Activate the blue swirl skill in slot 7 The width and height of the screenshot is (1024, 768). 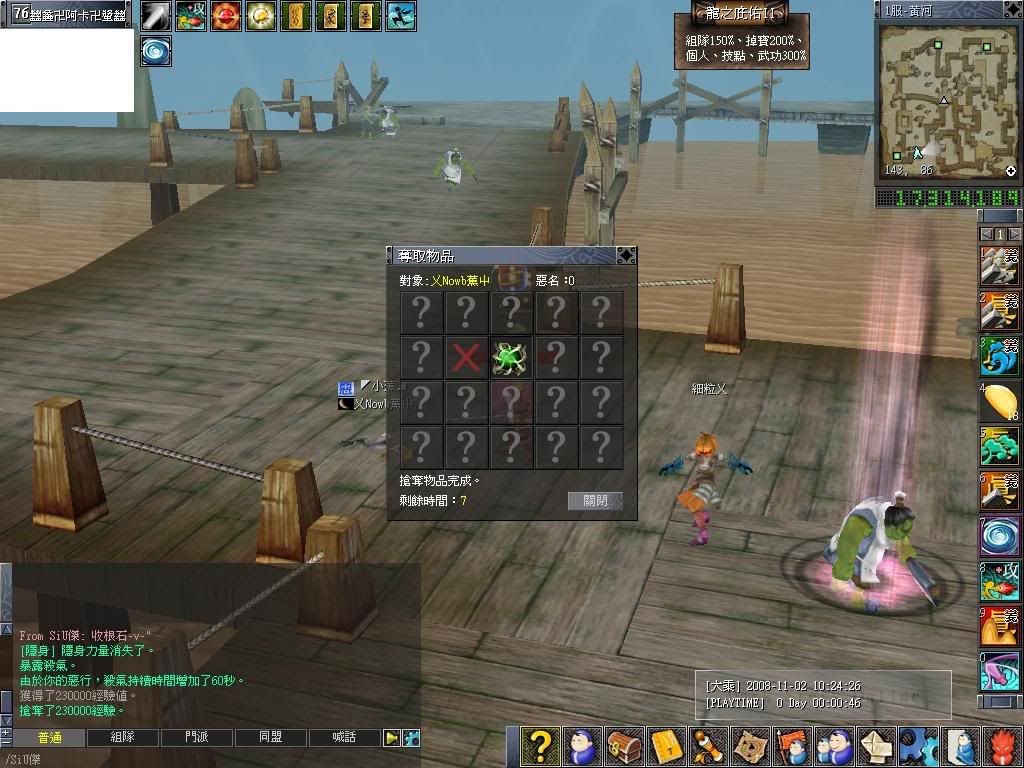pyautogui.click(x=1000, y=537)
